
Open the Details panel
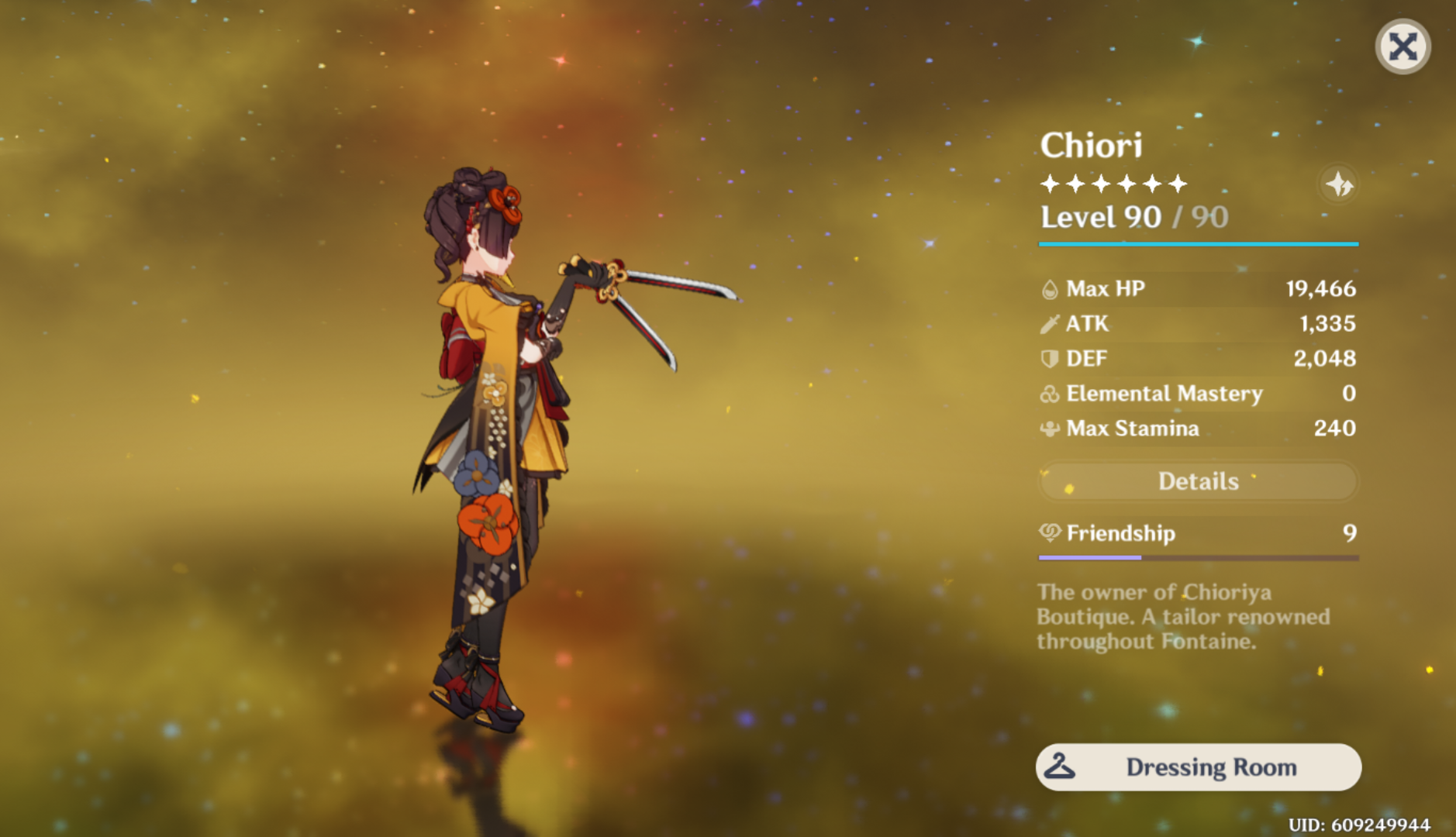(1198, 481)
